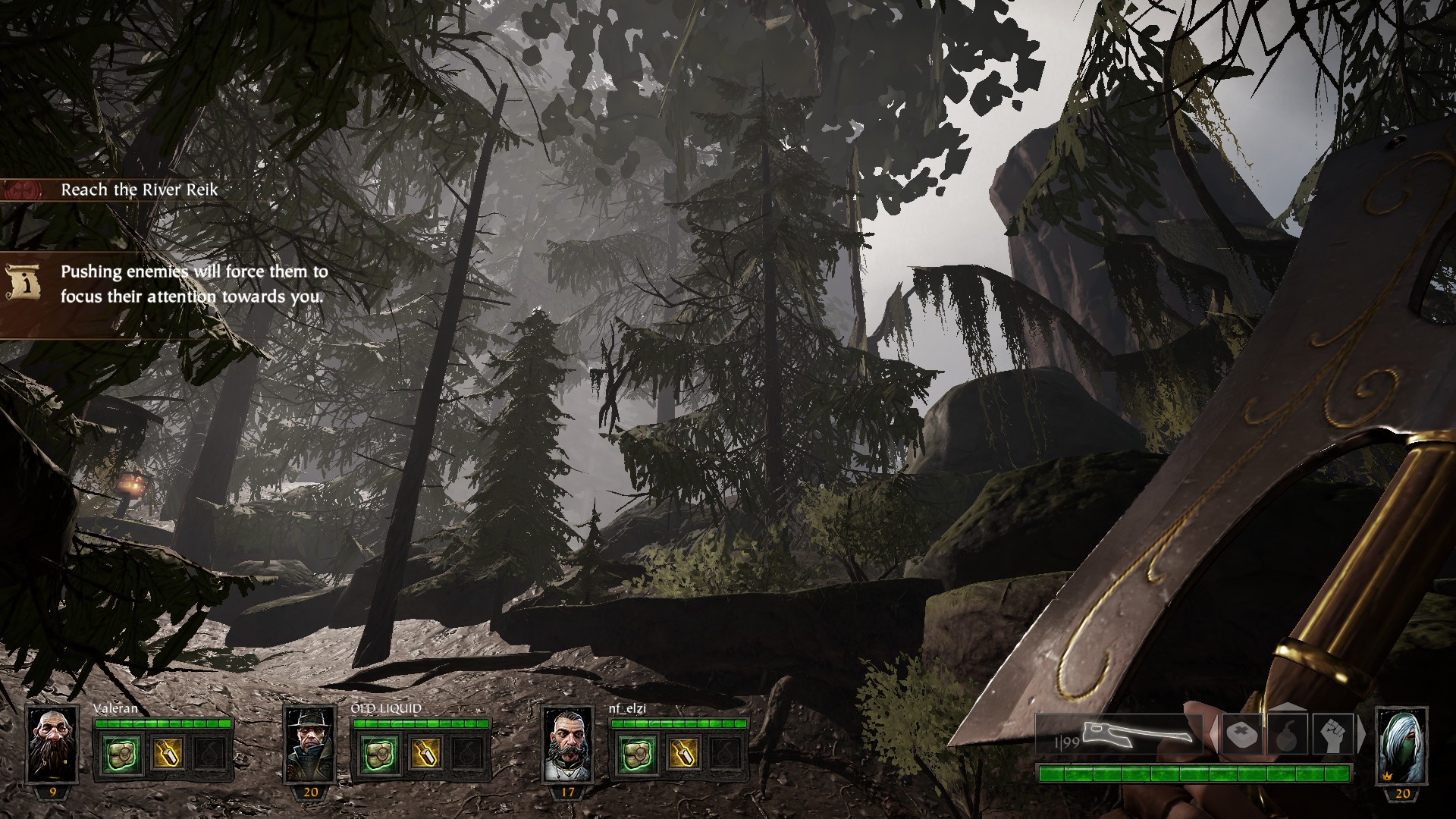Click Valeran's yellow potion slot

click(x=166, y=753)
